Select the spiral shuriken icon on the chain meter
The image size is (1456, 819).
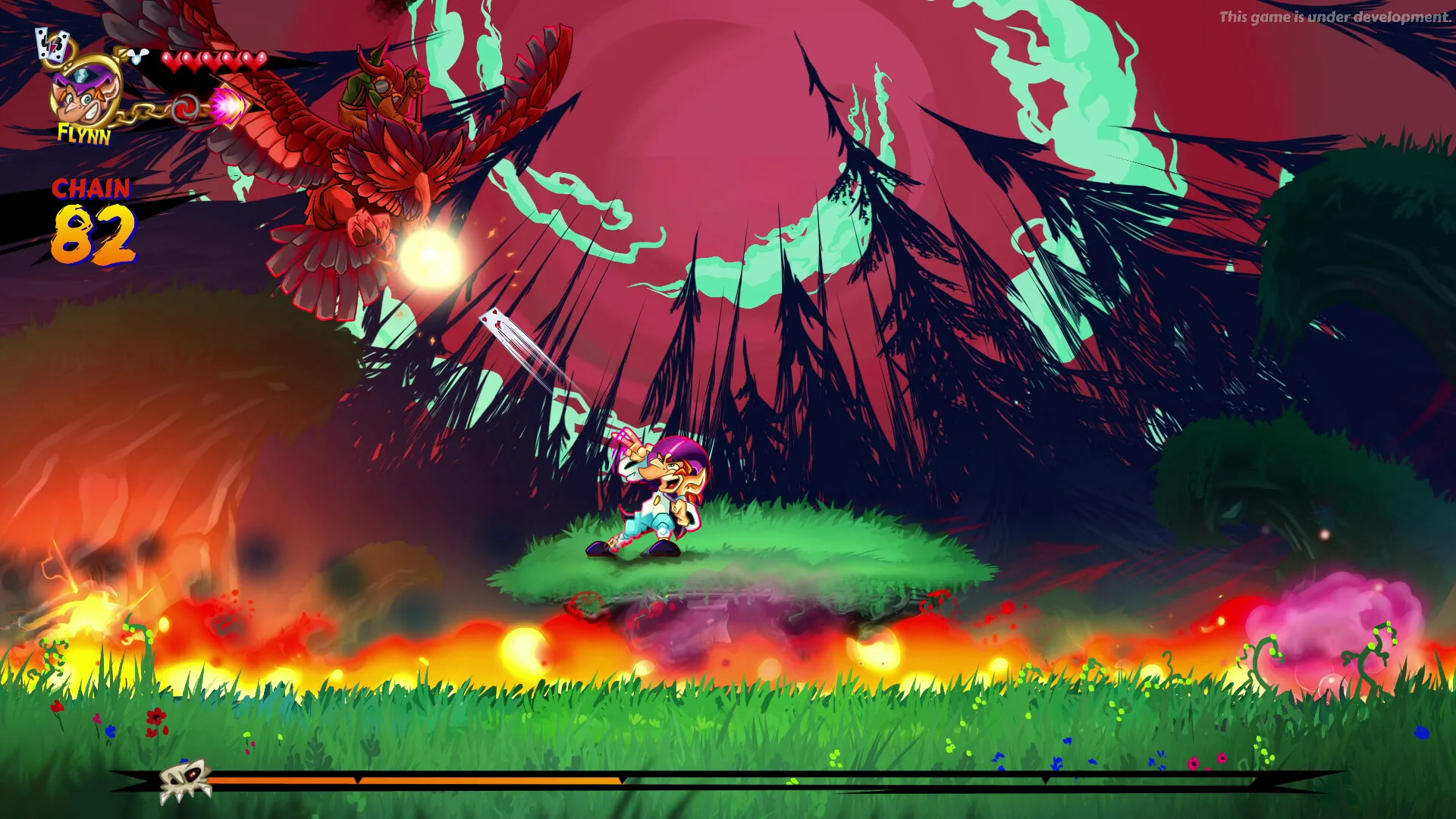point(185,108)
